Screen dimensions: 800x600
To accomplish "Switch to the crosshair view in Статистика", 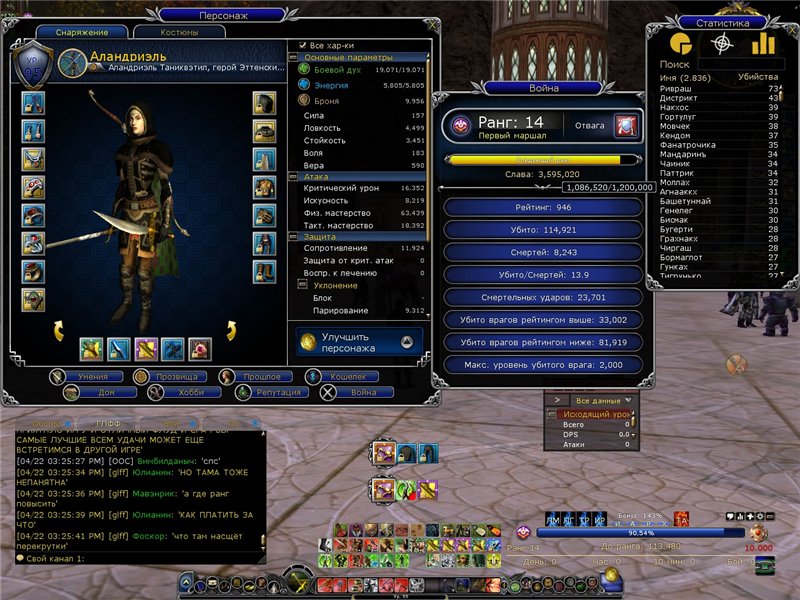I will coord(722,43).
